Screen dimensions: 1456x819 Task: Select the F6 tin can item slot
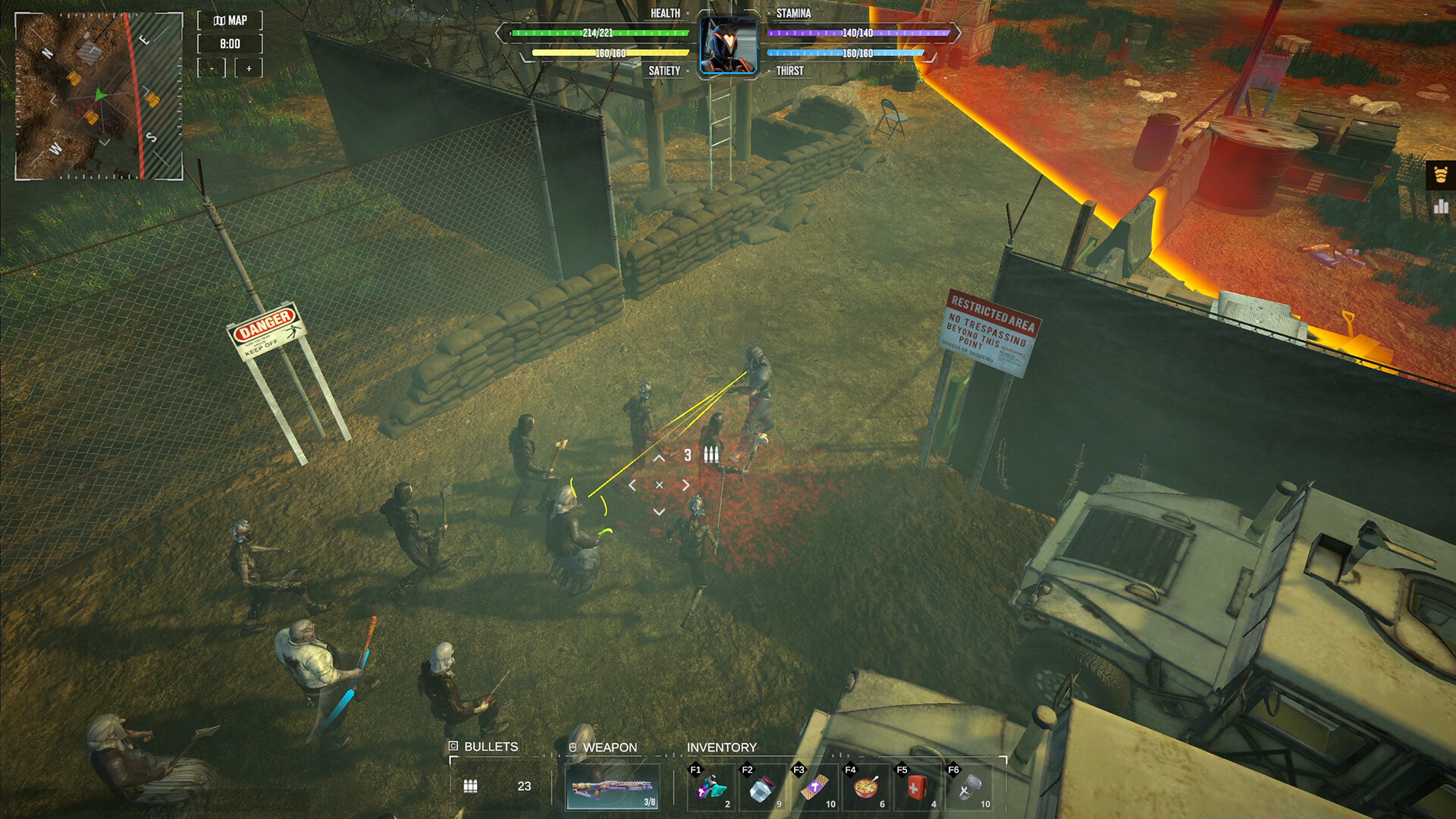pyautogui.click(x=969, y=788)
